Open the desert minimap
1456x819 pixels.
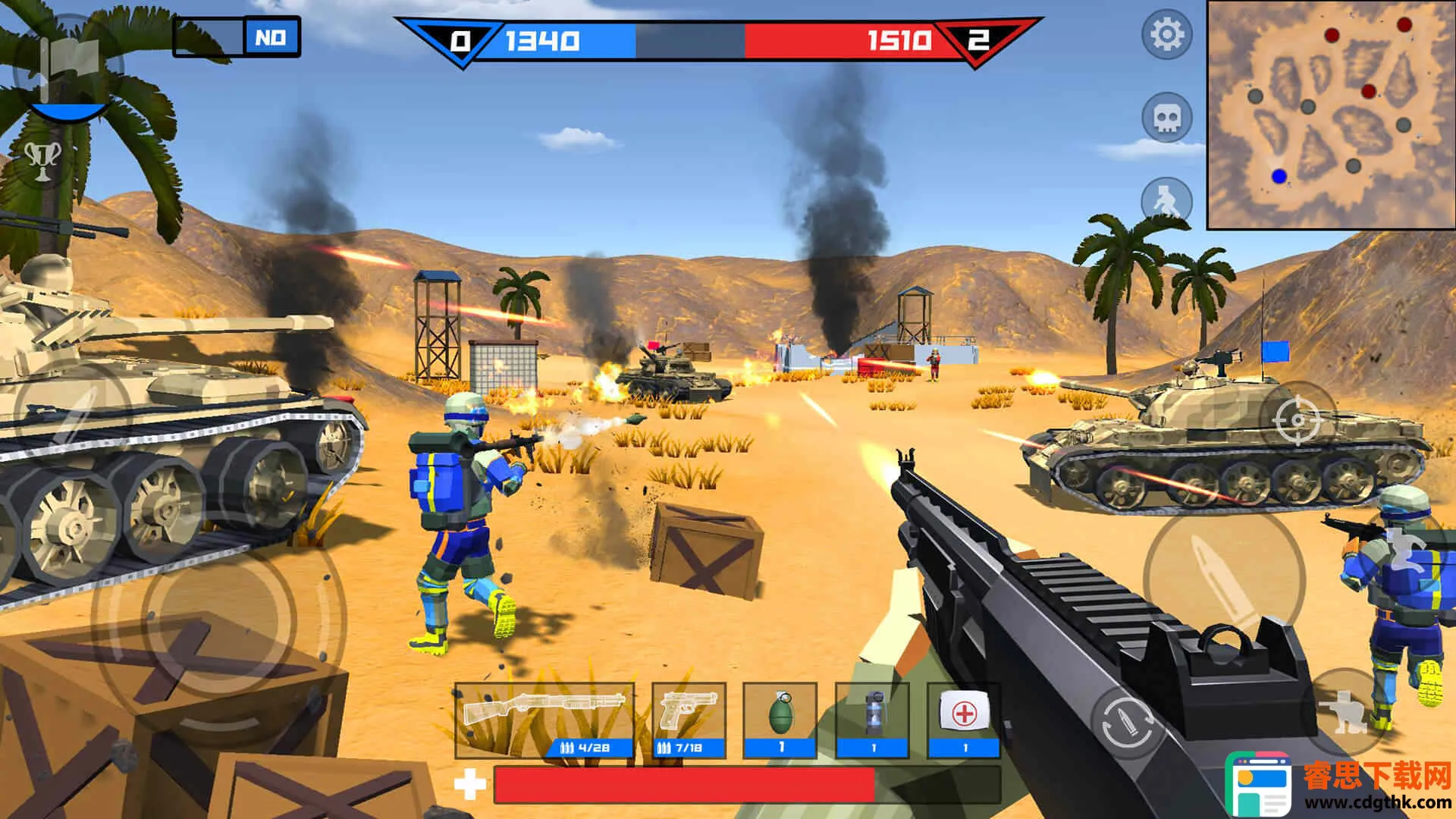1329,114
